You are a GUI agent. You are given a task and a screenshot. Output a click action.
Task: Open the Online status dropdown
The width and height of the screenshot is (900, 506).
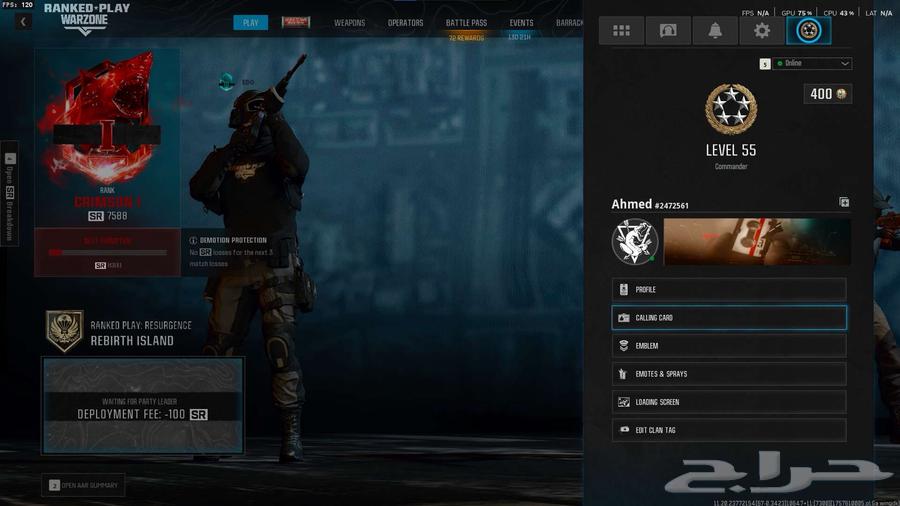tap(813, 63)
